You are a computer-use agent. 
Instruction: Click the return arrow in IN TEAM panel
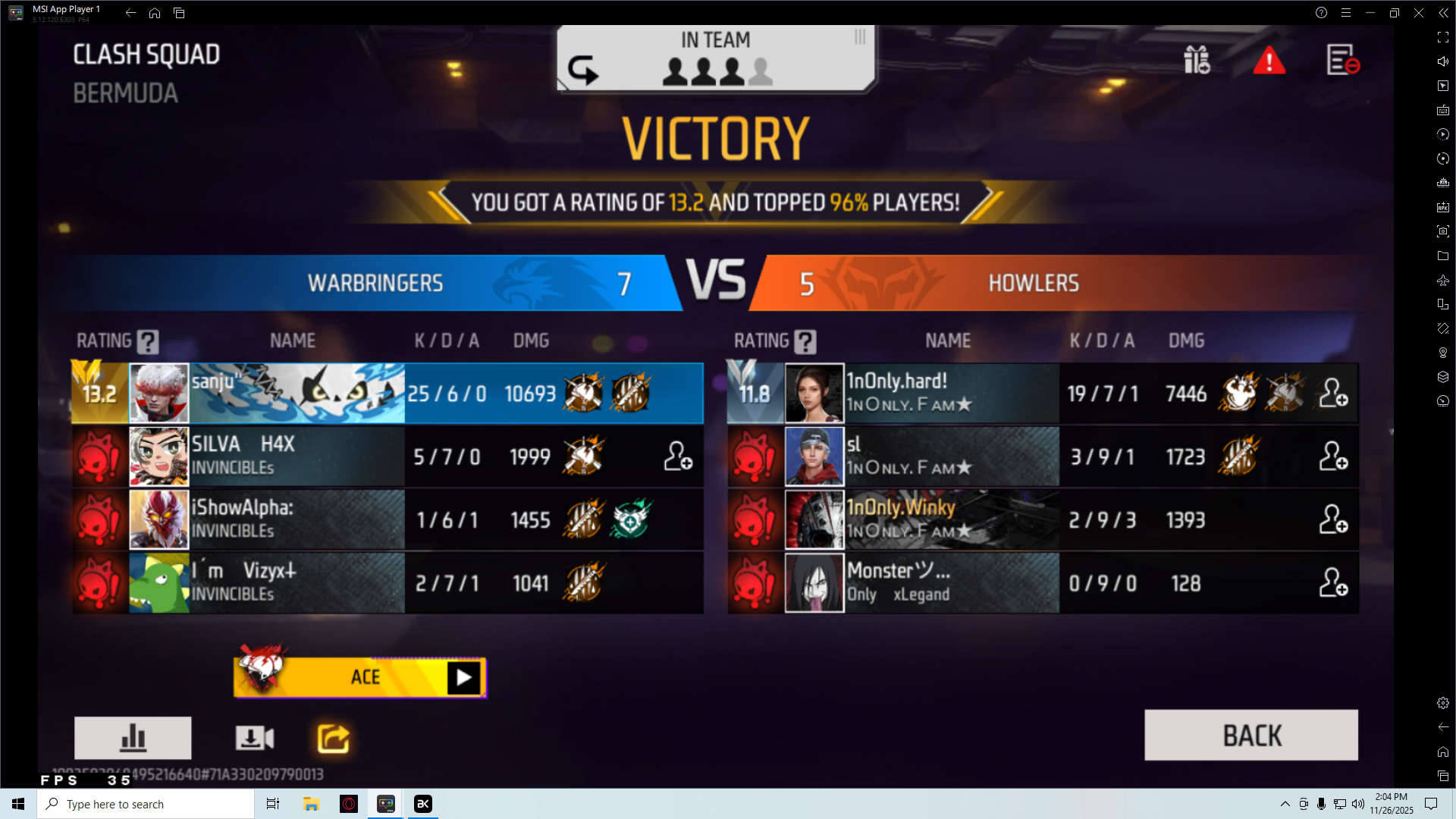click(582, 70)
